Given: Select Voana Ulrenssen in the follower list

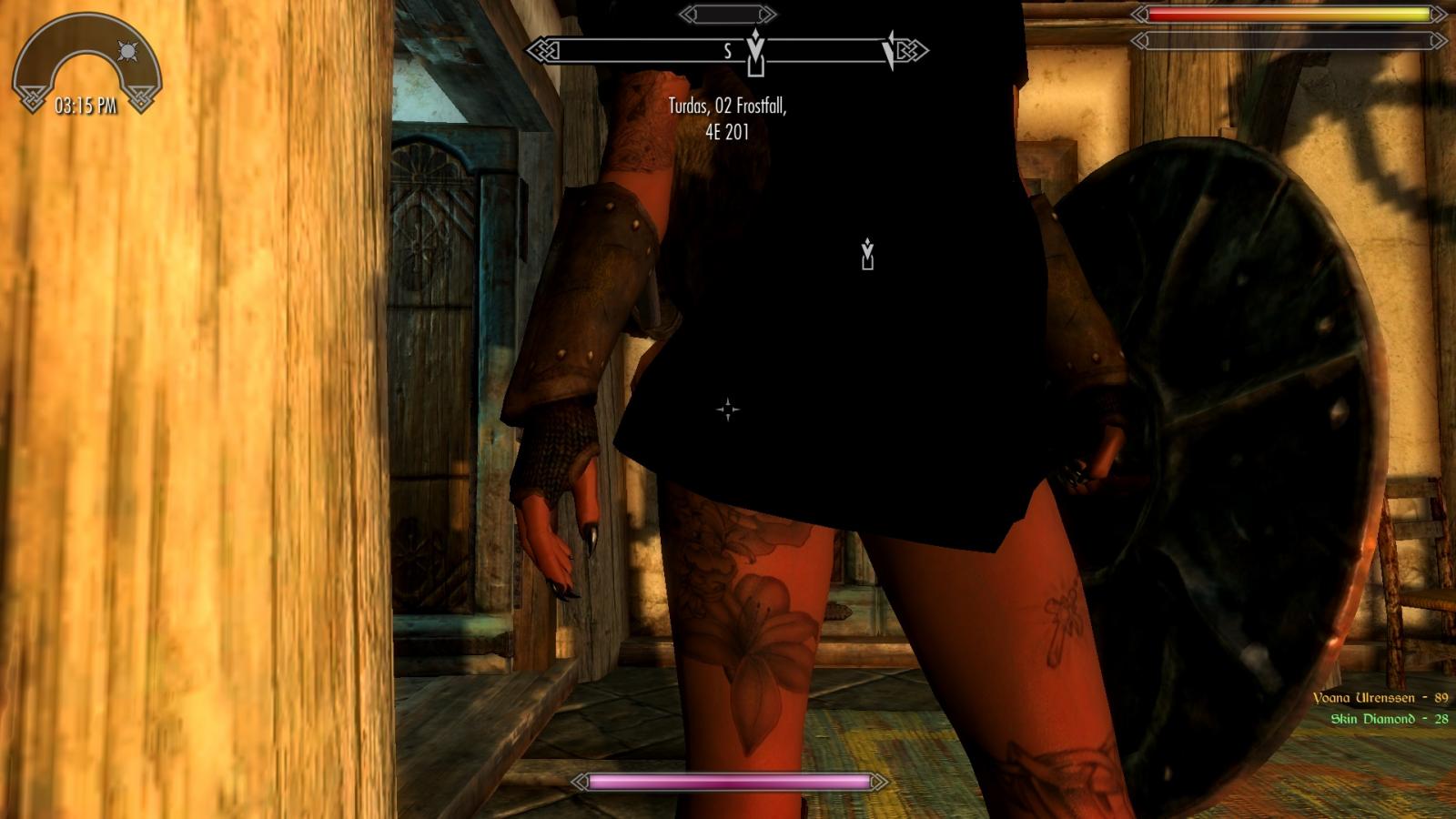Looking at the screenshot, I should pos(1380,698).
